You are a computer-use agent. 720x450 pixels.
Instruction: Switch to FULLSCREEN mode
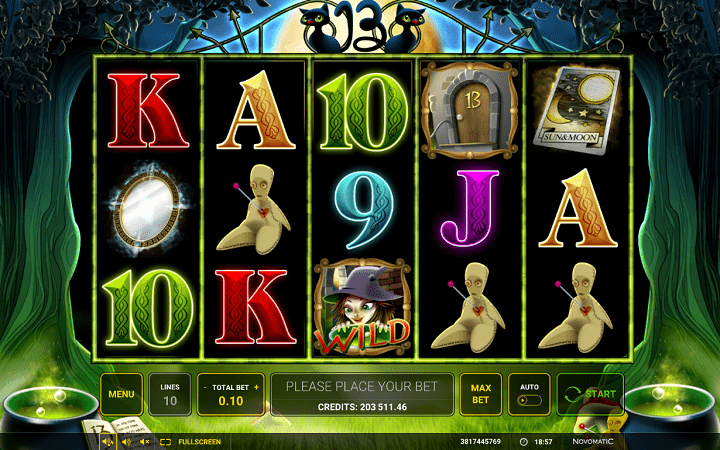point(191,441)
